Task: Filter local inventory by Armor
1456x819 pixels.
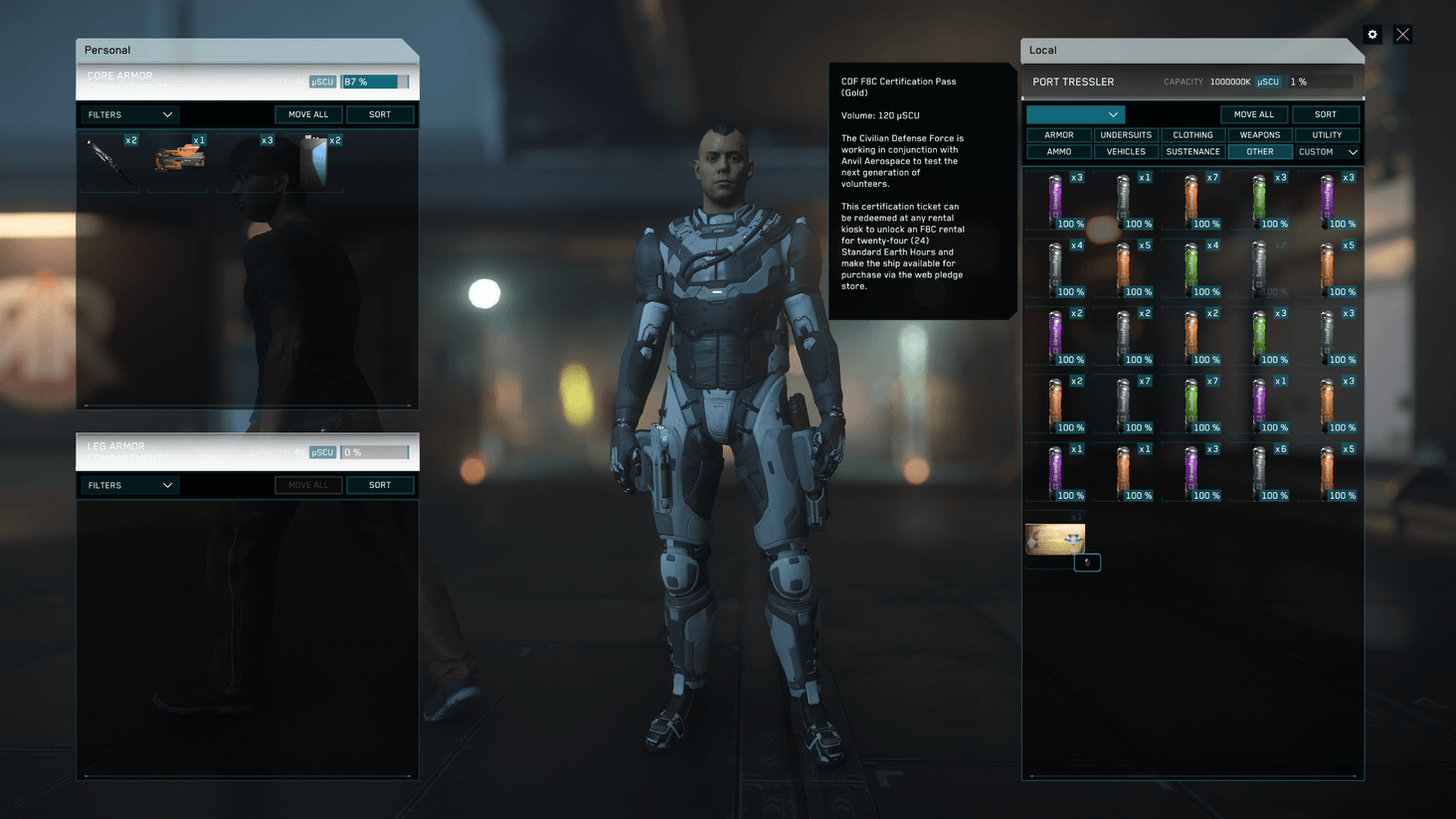Action: pos(1058,135)
